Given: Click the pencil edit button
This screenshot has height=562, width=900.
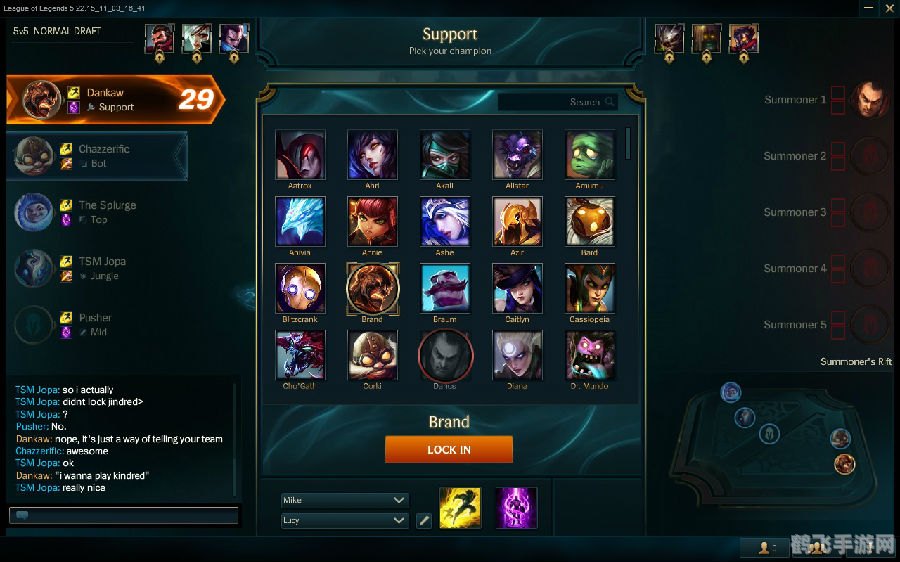Looking at the screenshot, I should pyautogui.click(x=424, y=520).
